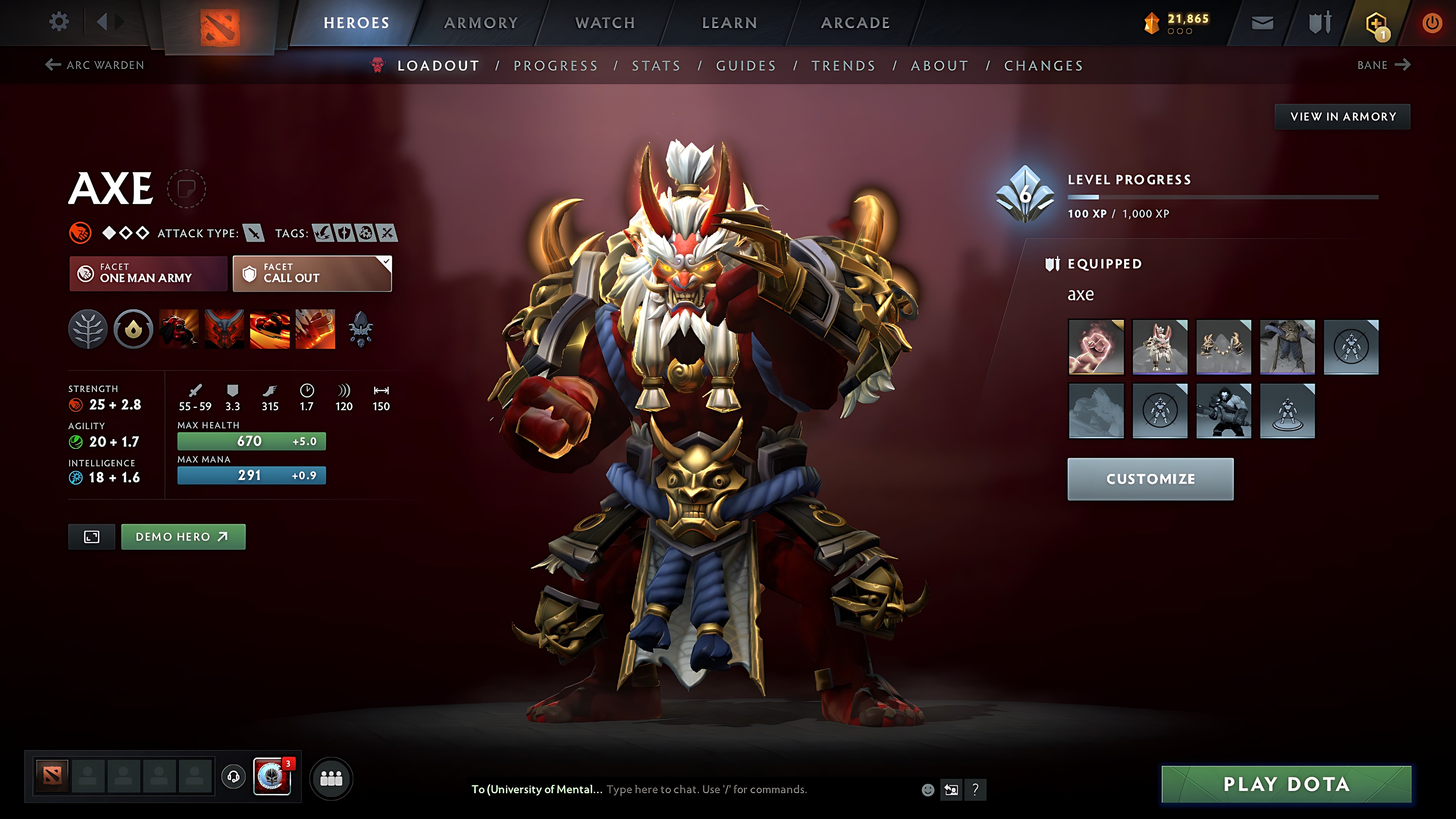
Task: Select the equipped gauntlet item thumbnail
Action: tap(1096, 347)
